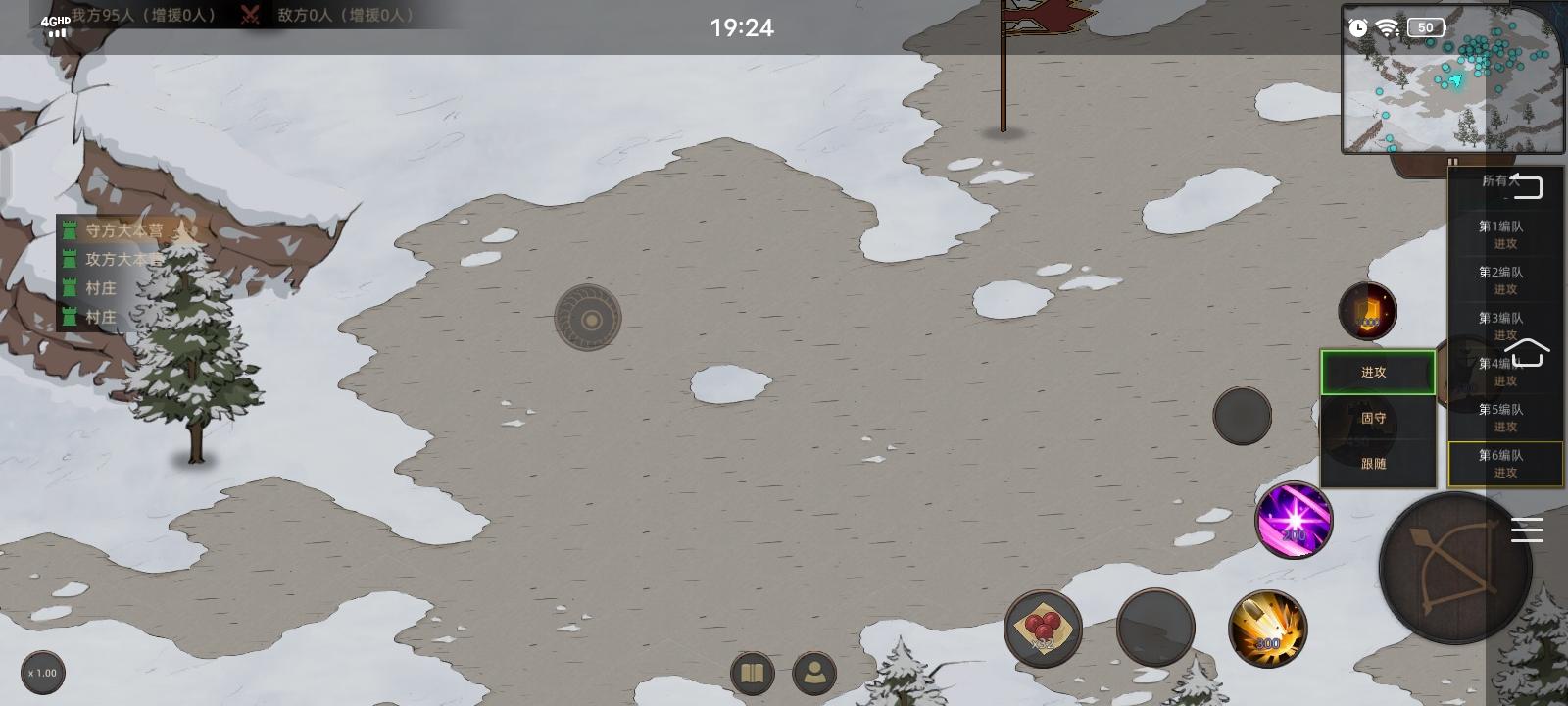The image size is (1568, 706).
Task: Toggle the x1.00 game speed control
Action: [43, 674]
